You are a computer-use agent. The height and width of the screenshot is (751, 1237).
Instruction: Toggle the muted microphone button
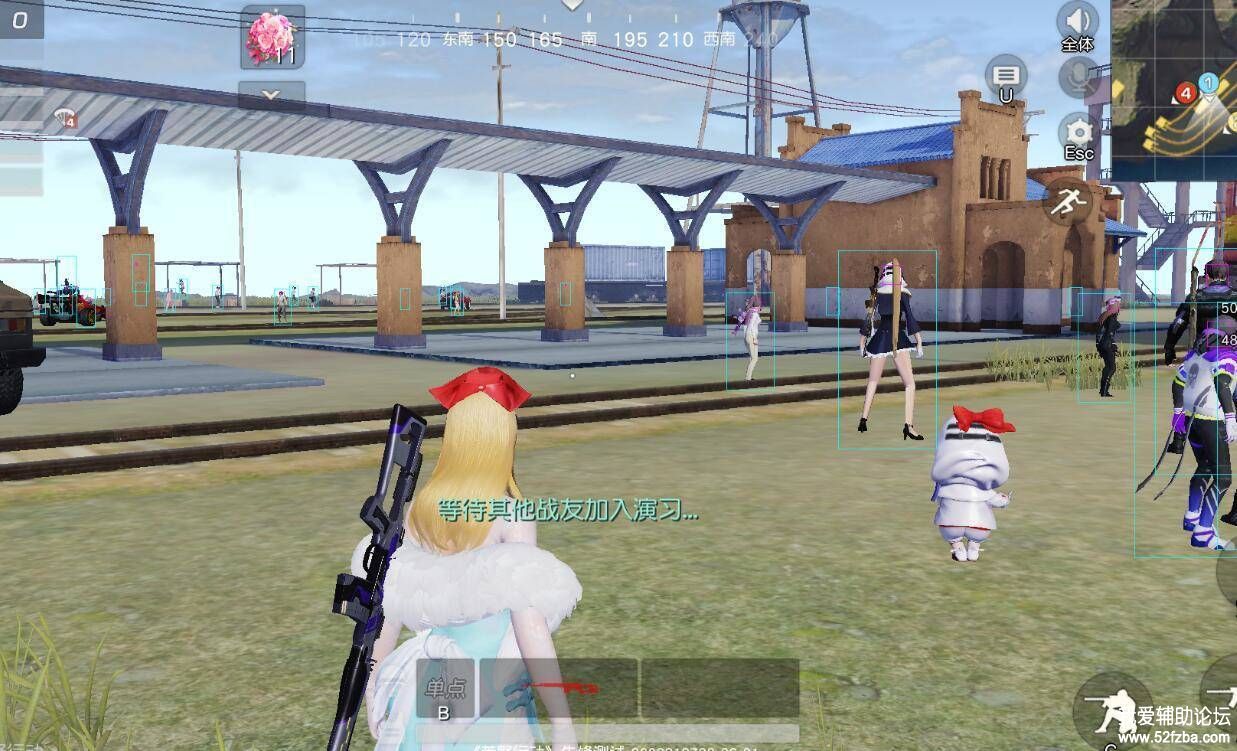(x=1079, y=76)
